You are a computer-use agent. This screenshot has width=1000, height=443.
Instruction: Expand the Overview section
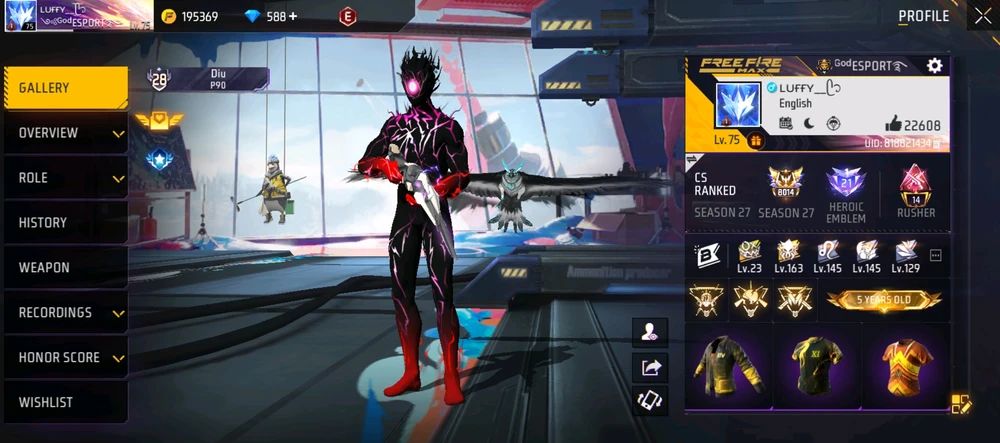click(65, 133)
